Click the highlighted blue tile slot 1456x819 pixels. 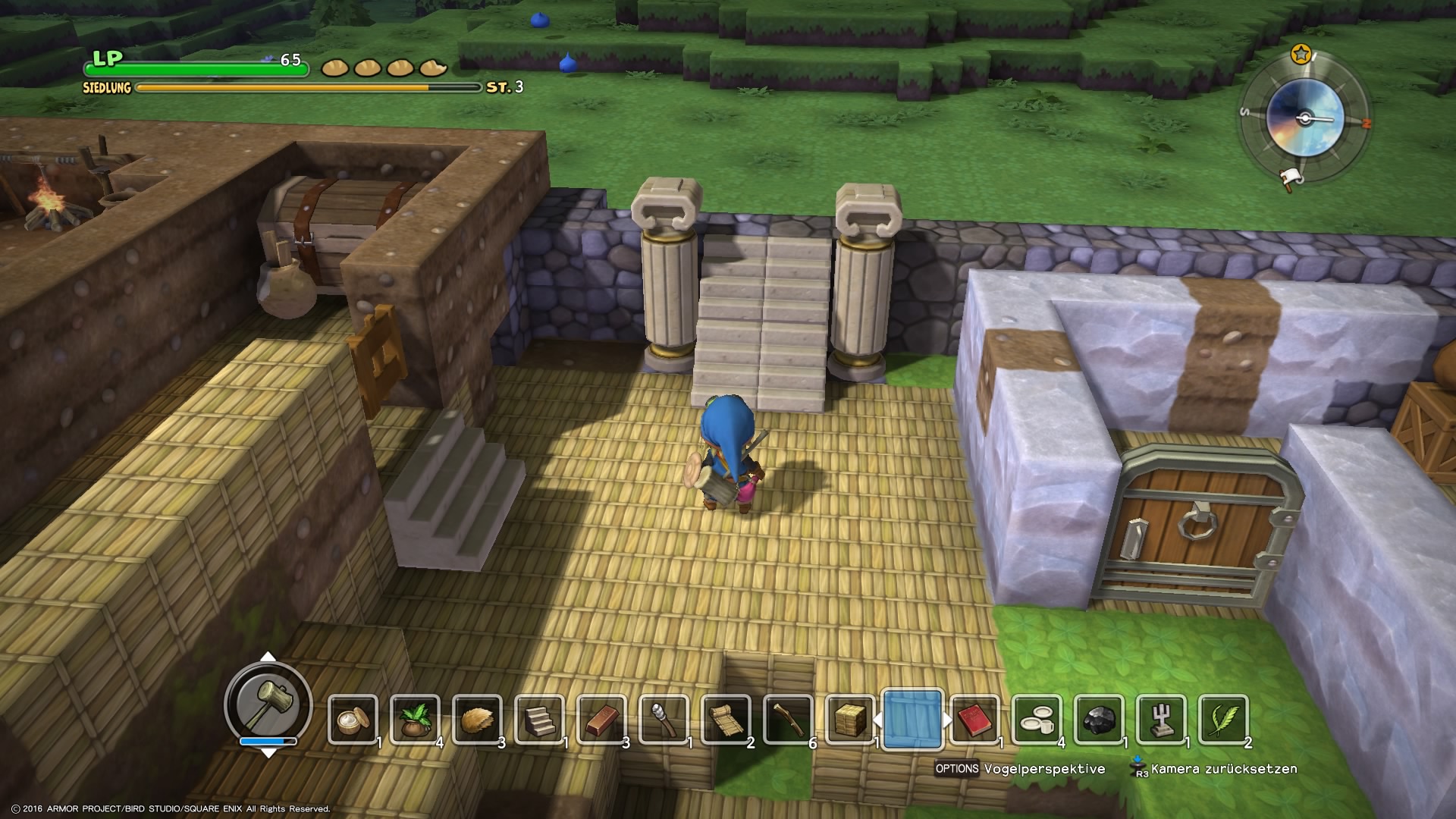click(912, 720)
